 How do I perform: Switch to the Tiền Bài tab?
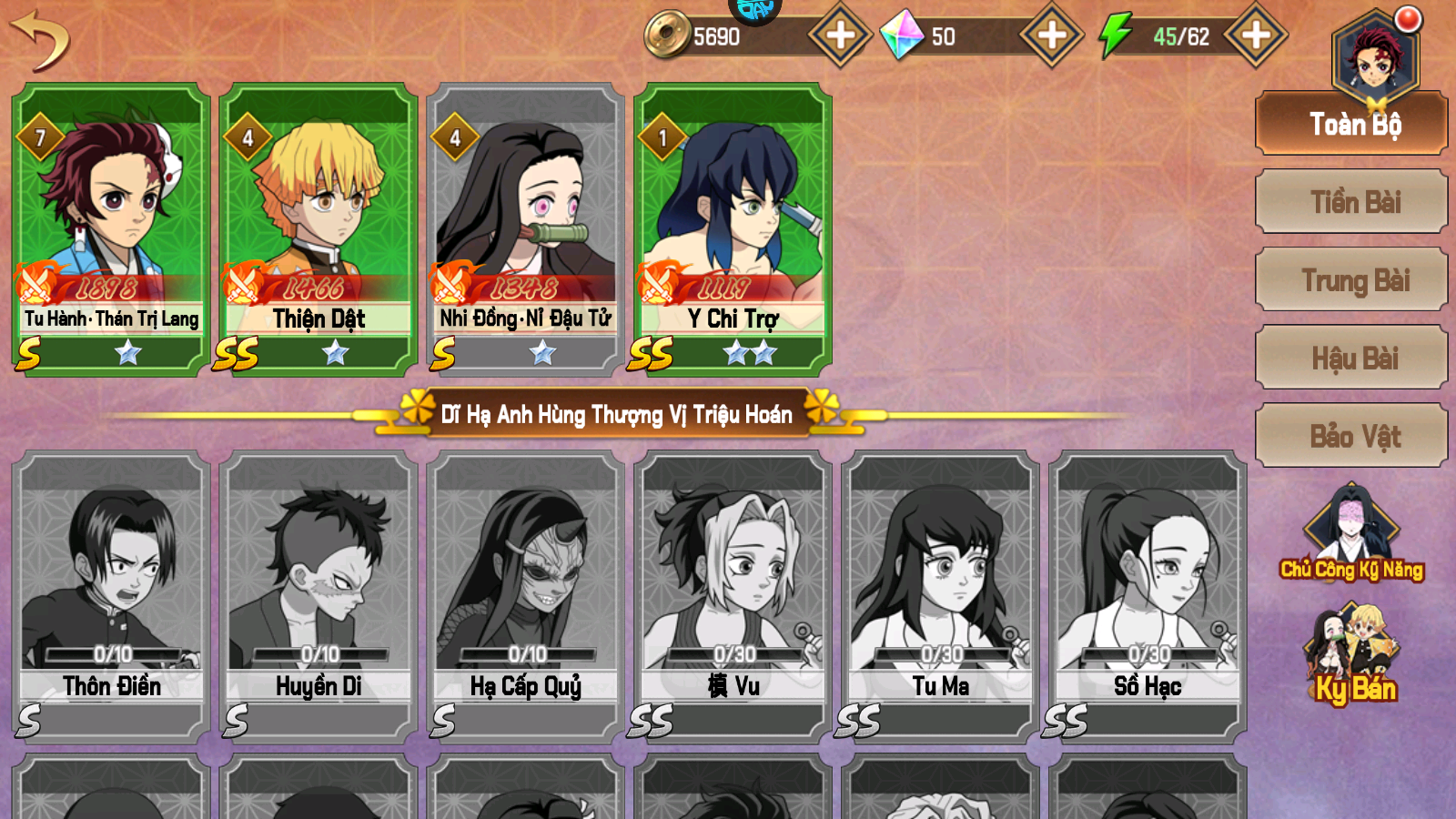(1350, 202)
